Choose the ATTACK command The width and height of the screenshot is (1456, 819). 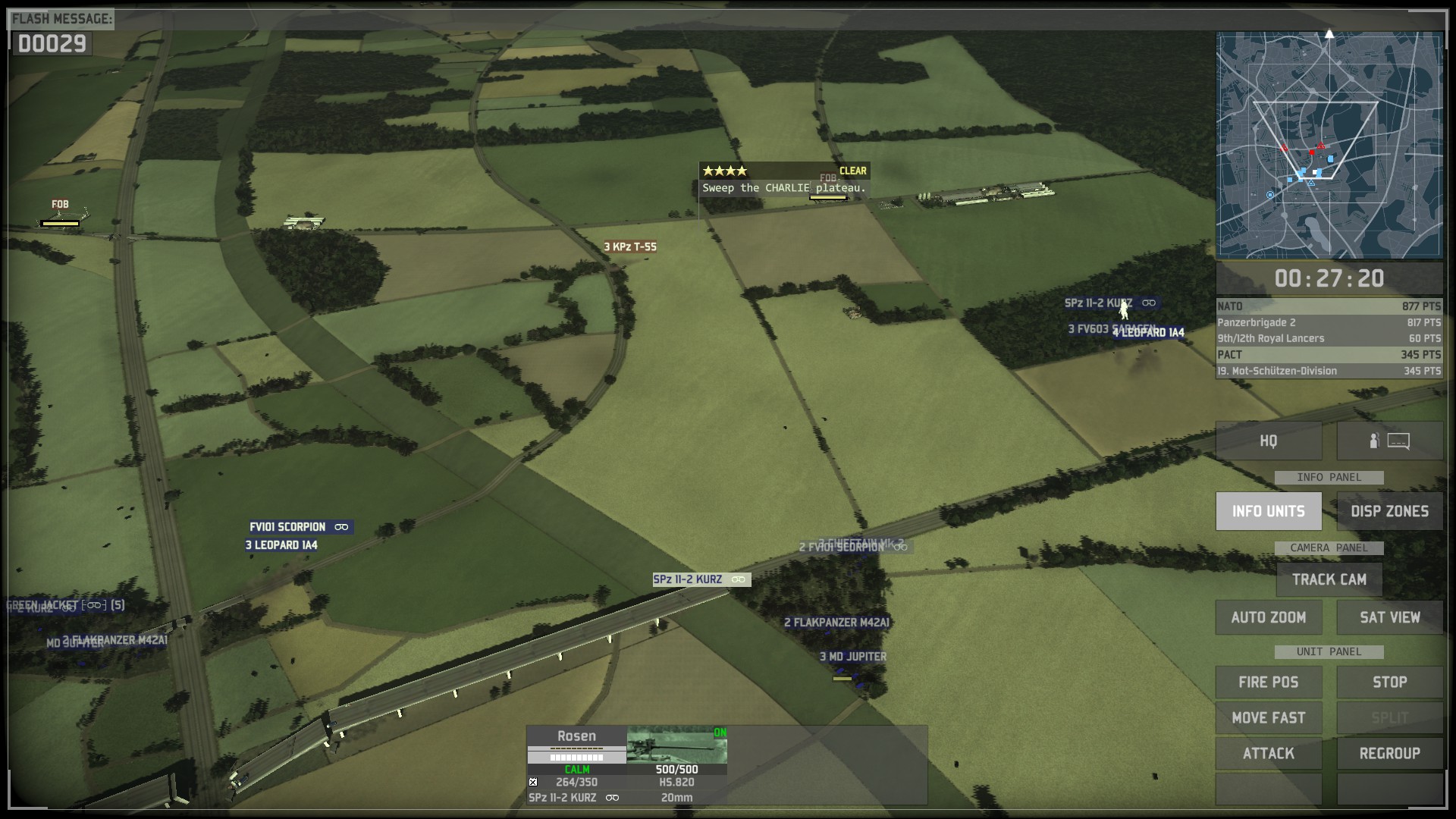1268,753
